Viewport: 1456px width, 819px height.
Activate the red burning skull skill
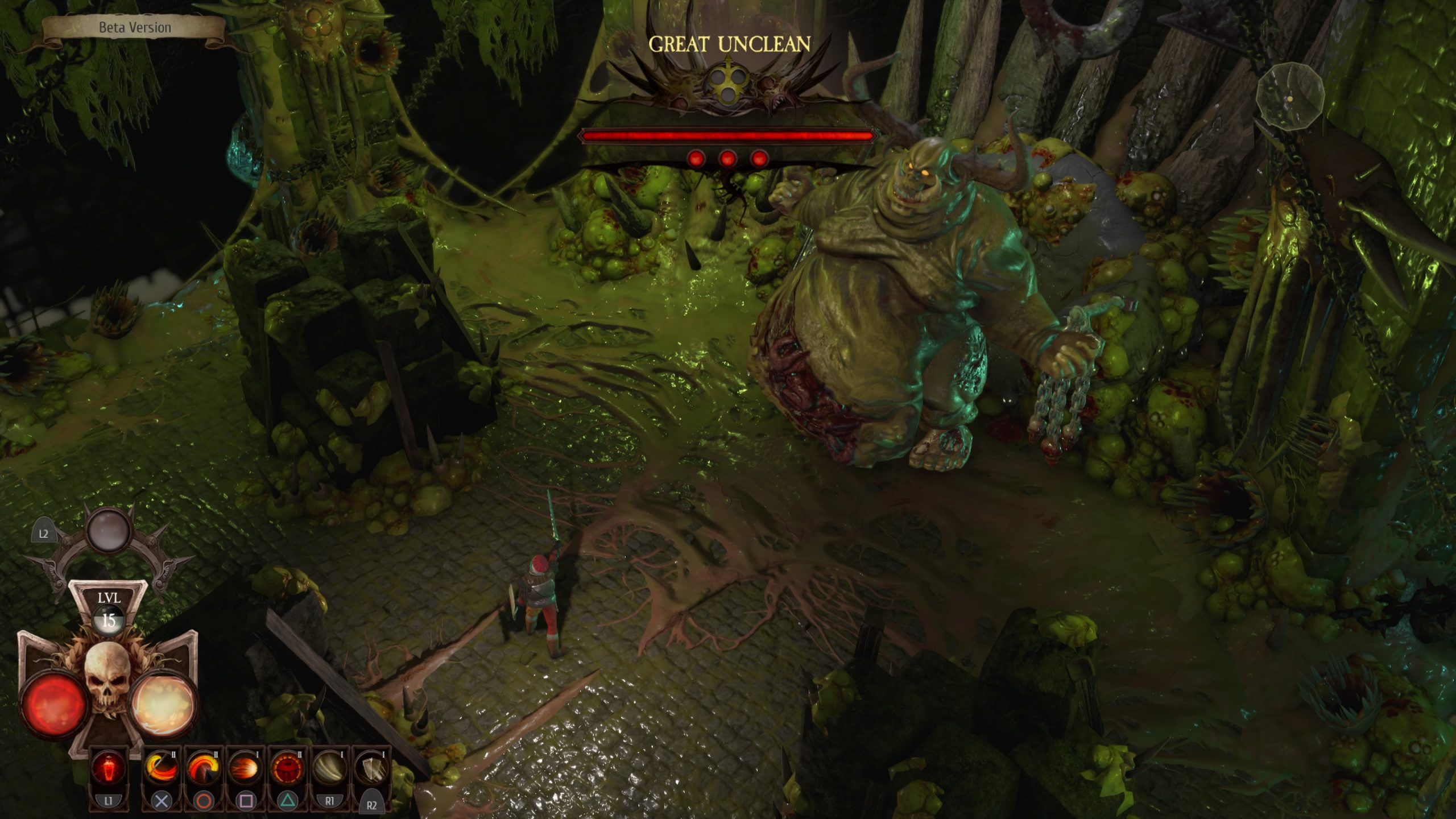pyautogui.click(x=287, y=768)
